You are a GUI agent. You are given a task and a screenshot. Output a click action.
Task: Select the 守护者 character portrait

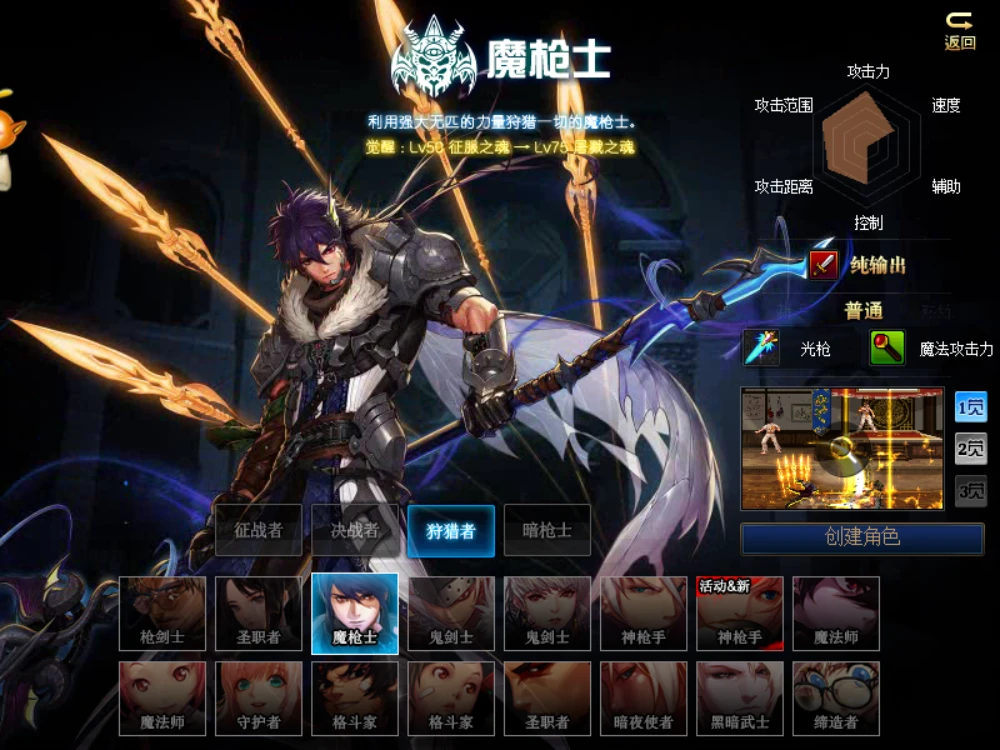(259, 698)
